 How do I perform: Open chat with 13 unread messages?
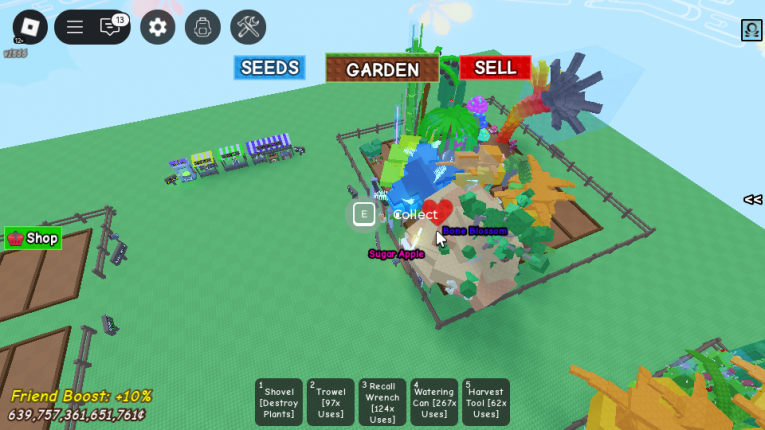tap(111, 27)
